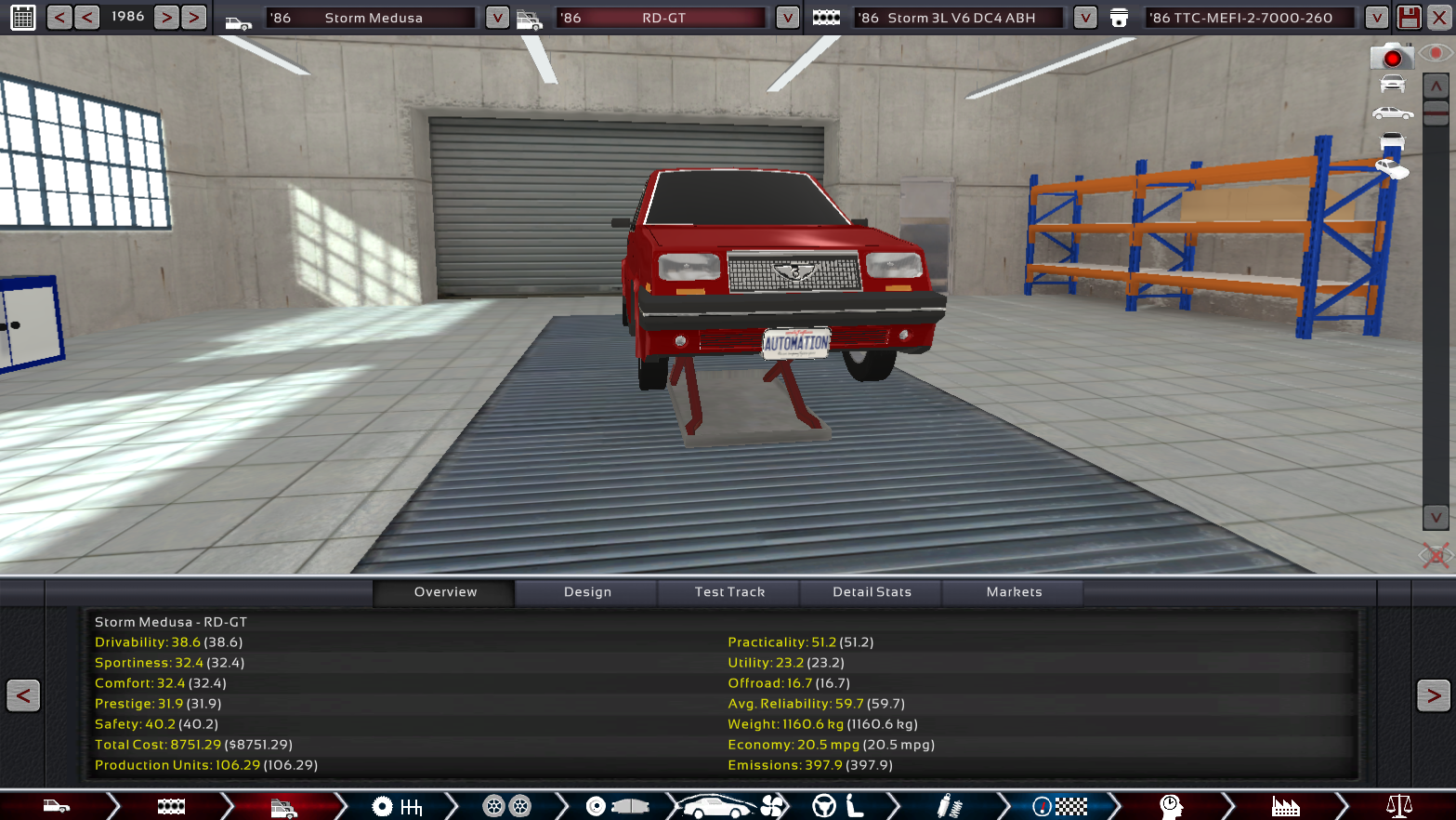Viewport: 1456px width, 820px height.
Task: Open the Test Track tab
Action: pos(729,592)
